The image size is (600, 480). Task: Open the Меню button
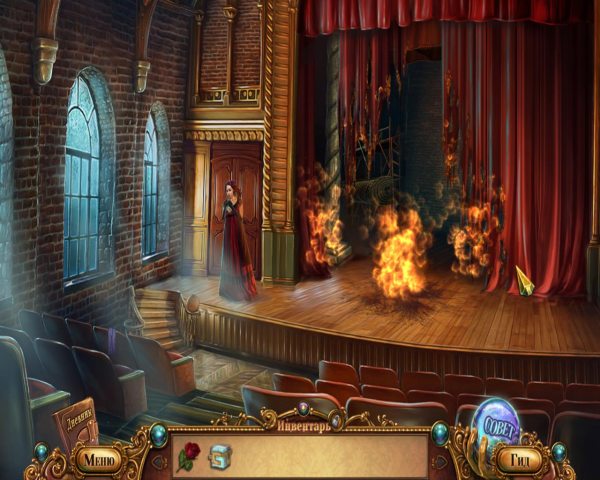pyautogui.click(x=97, y=459)
